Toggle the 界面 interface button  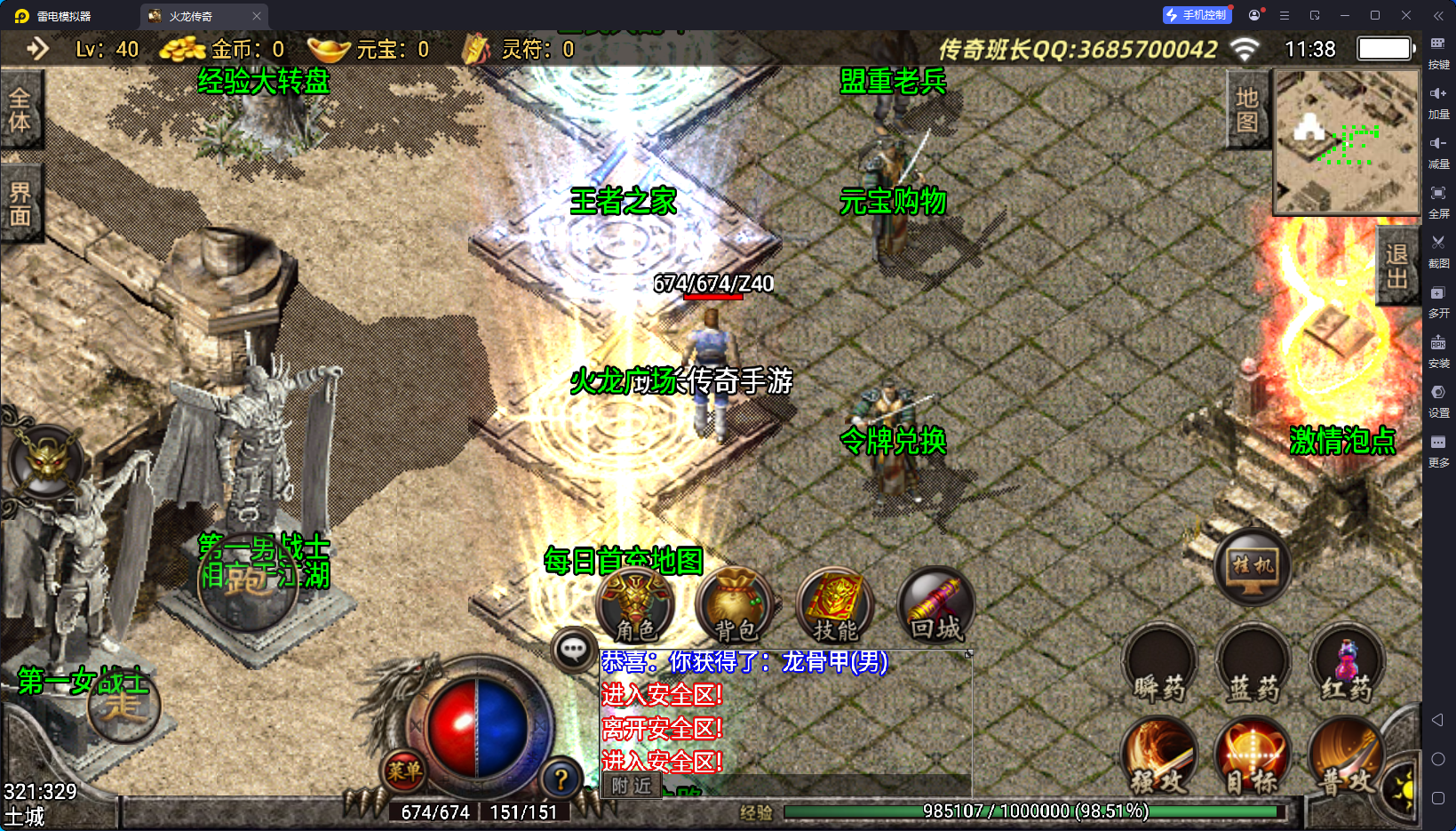pyautogui.click(x=20, y=204)
